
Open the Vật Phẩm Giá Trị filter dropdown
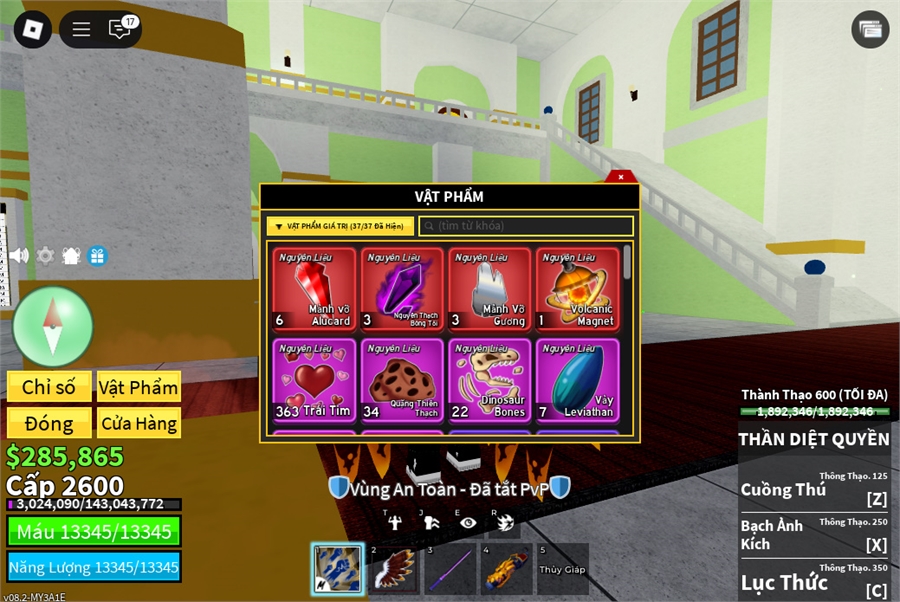coord(340,227)
